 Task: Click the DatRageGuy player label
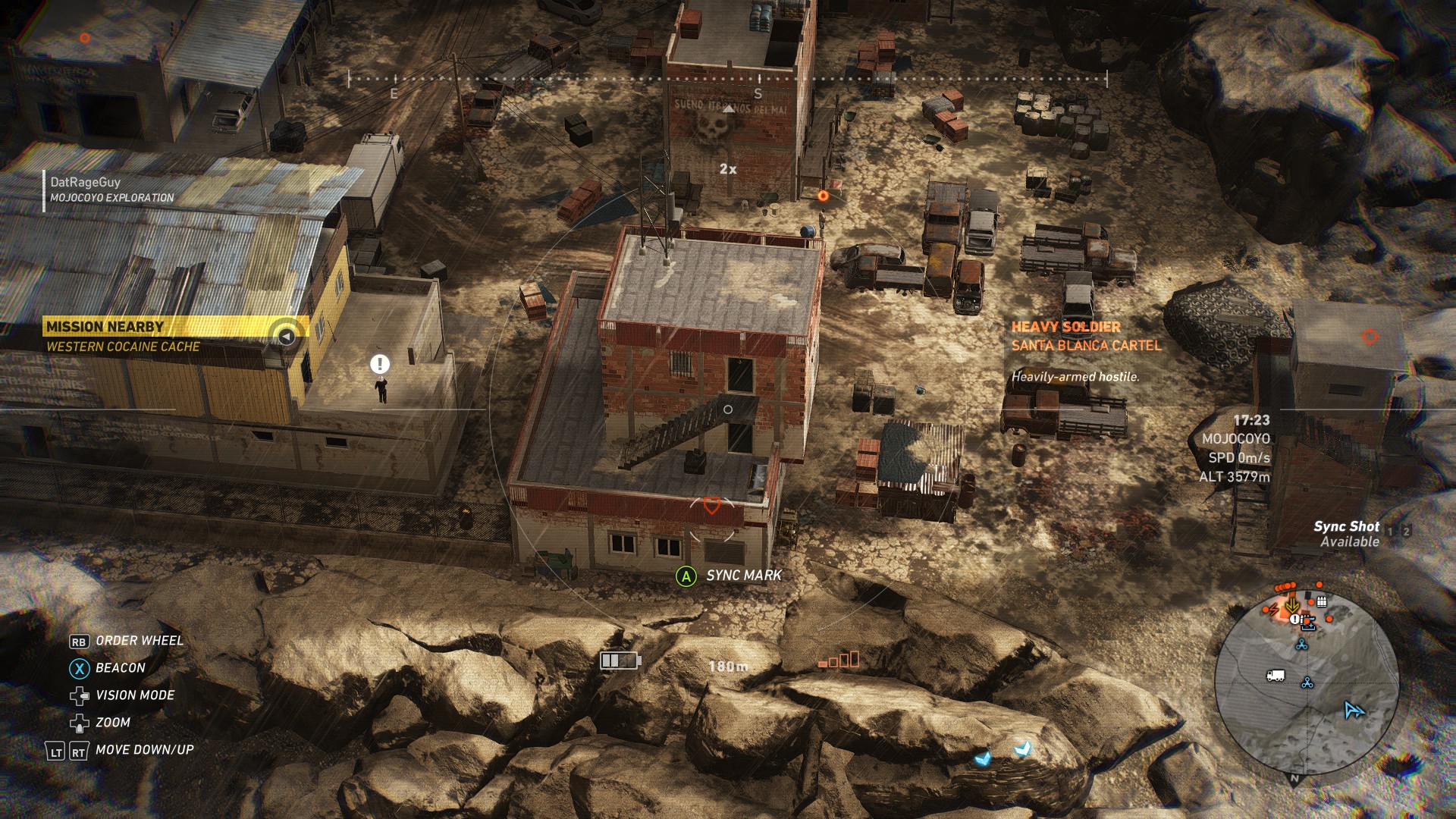pos(111,189)
